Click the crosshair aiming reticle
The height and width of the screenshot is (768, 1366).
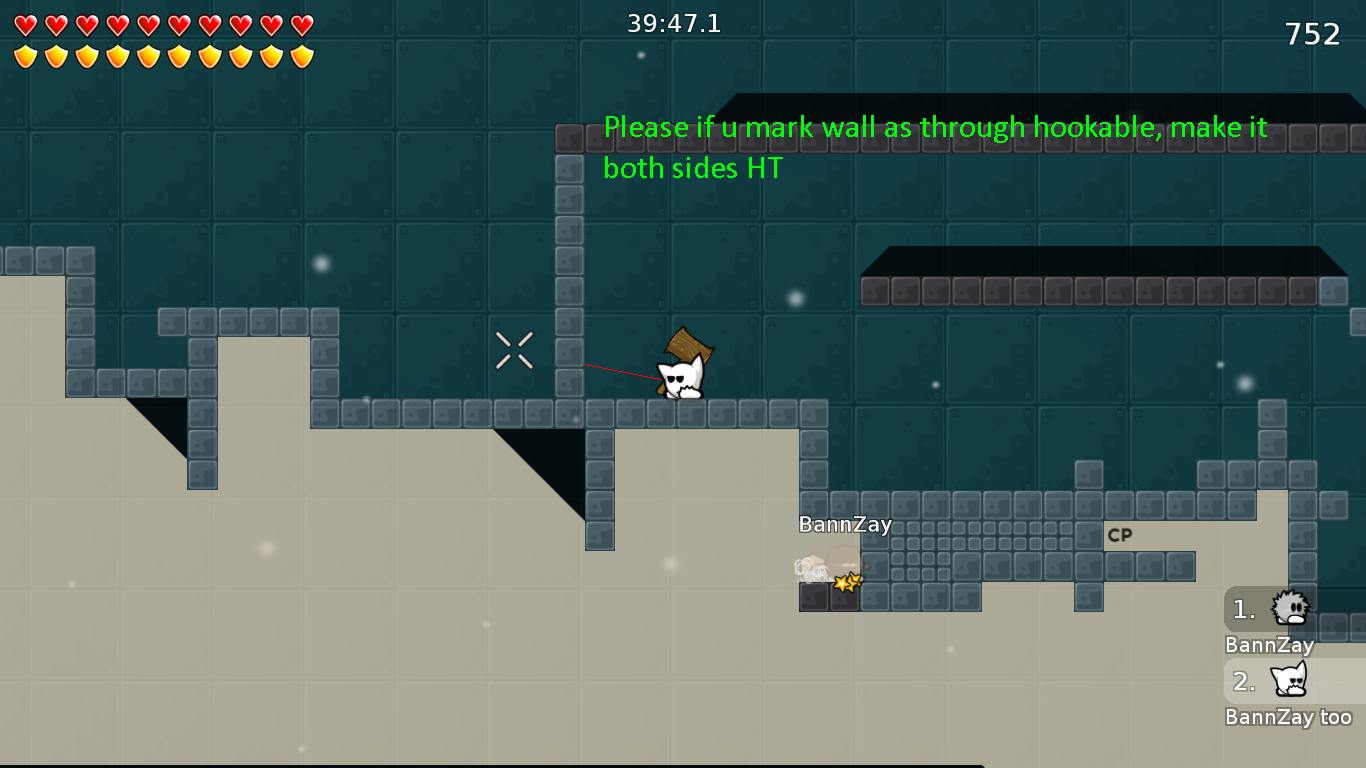pos(514,352)
